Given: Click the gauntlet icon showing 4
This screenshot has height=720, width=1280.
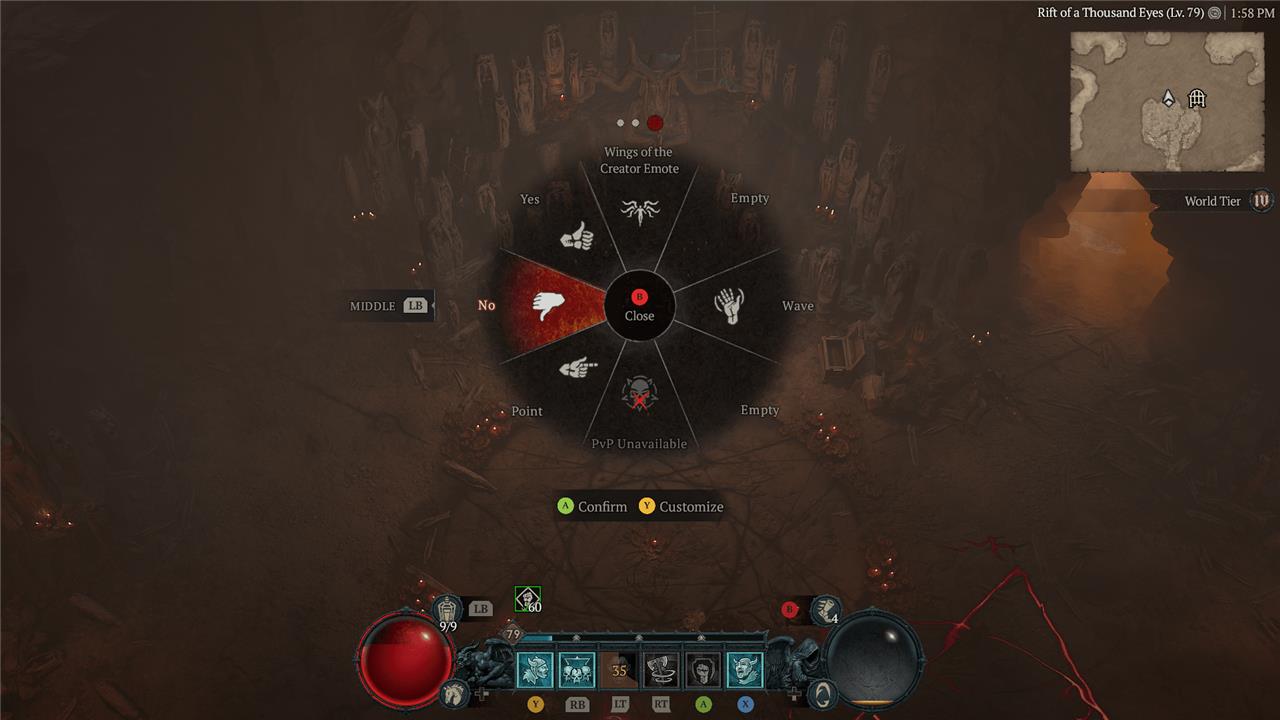Looking at the screenshot, I should pyautogui.click(x=825, y=609).
